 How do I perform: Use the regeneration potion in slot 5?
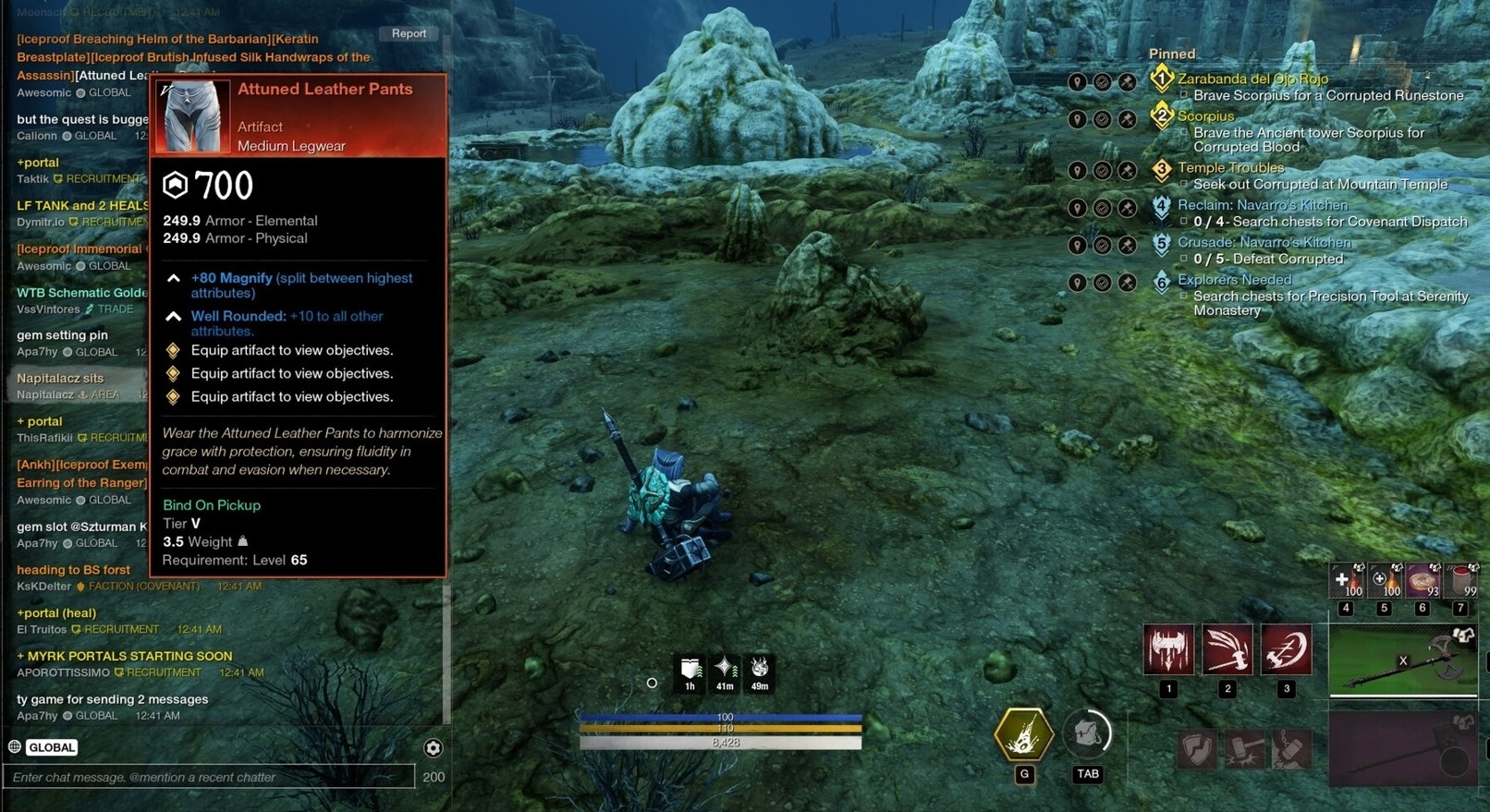click(x=1384, y=581)
